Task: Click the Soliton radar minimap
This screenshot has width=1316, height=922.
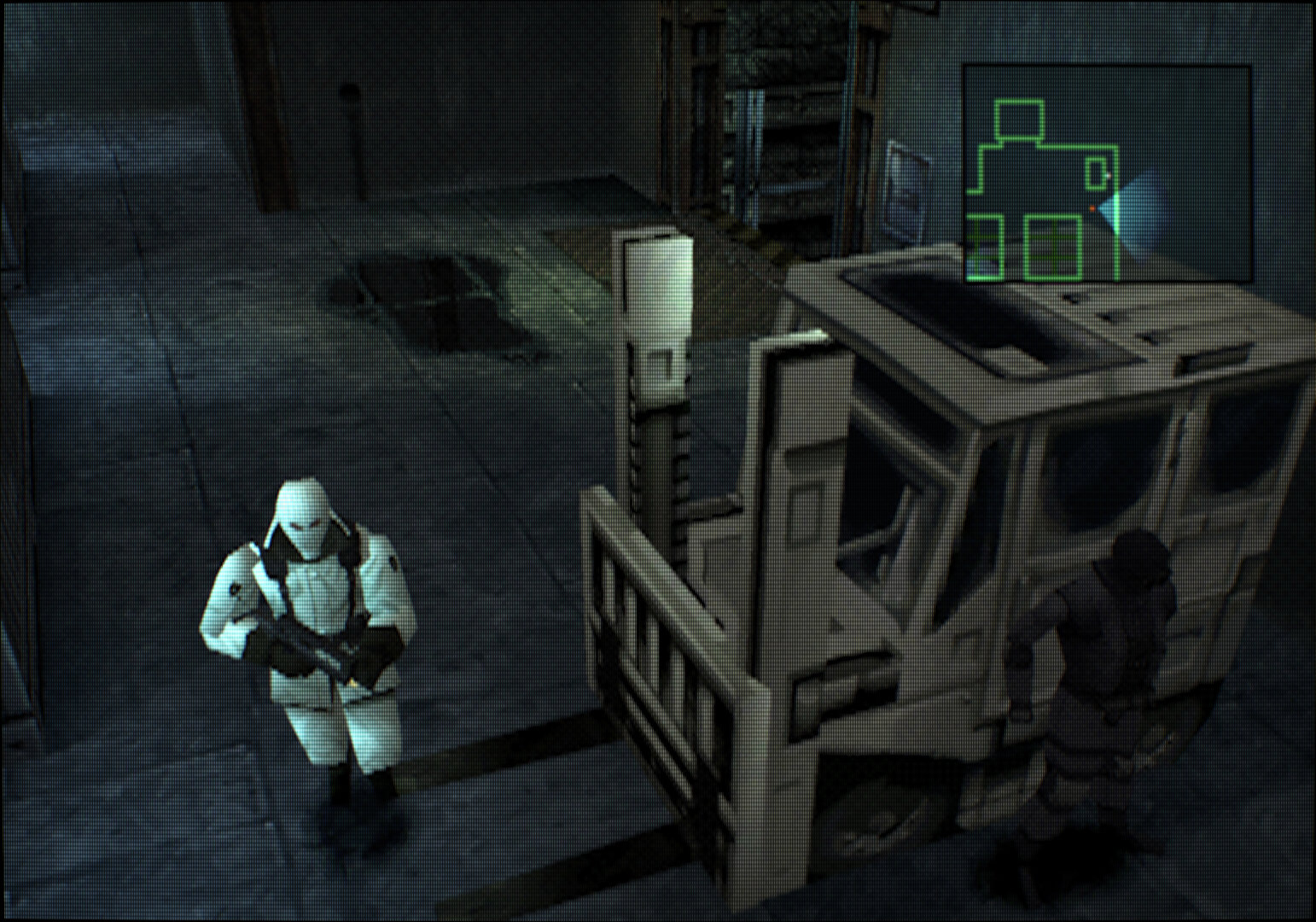Action: coord(1107,173)
